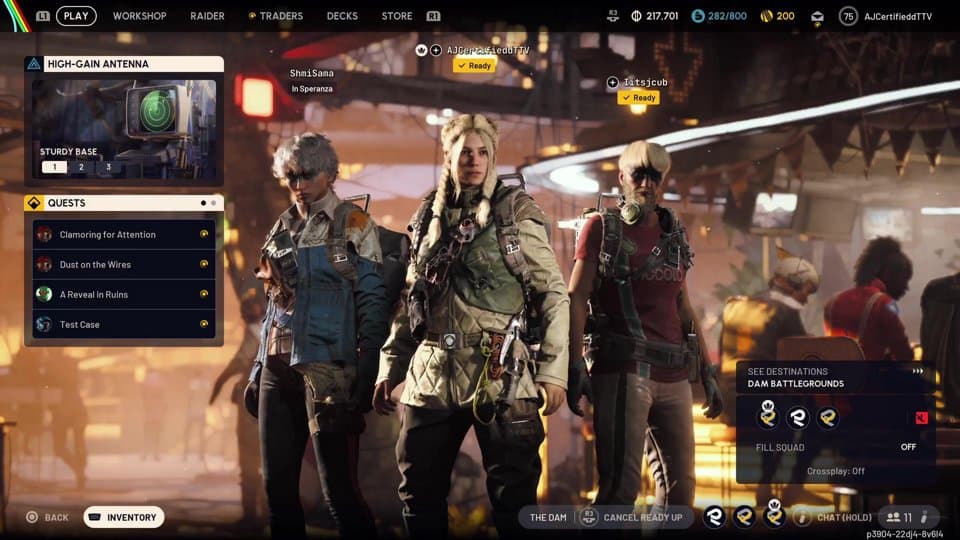Go to the Decks tab
The width and height of the screenshot is (960, 540).
[x=342, y=16]
